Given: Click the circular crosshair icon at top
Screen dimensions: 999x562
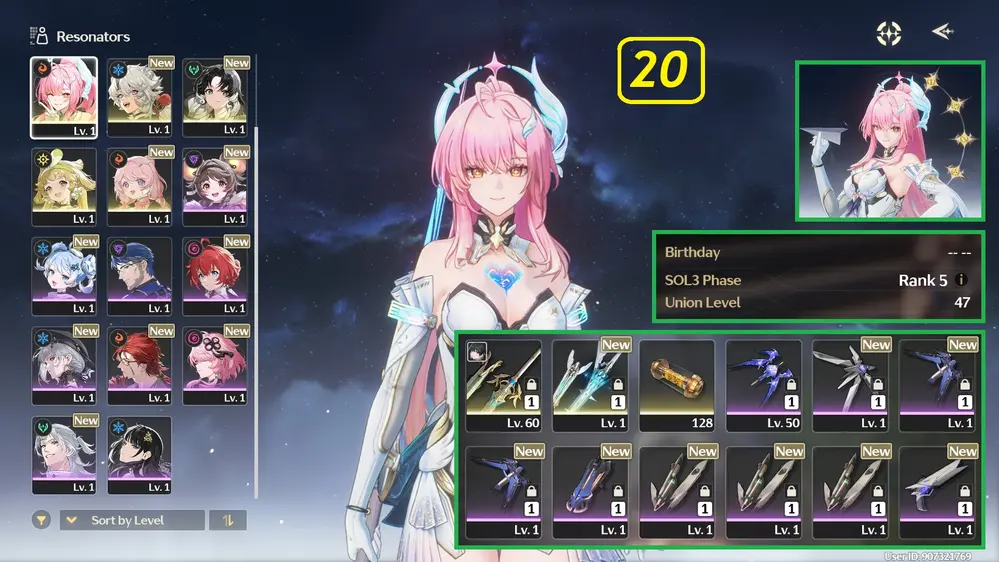Looking at the screenshot, I should (888, 33).
